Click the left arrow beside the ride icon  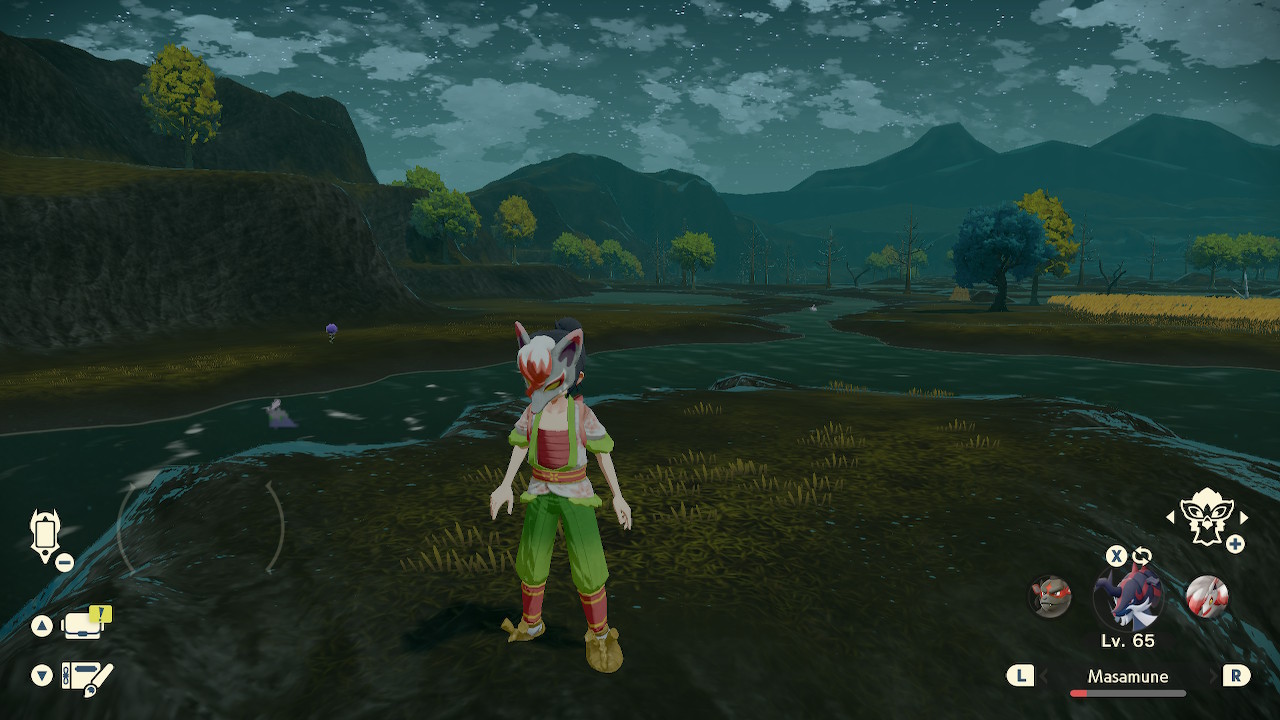click(1171, 517)
